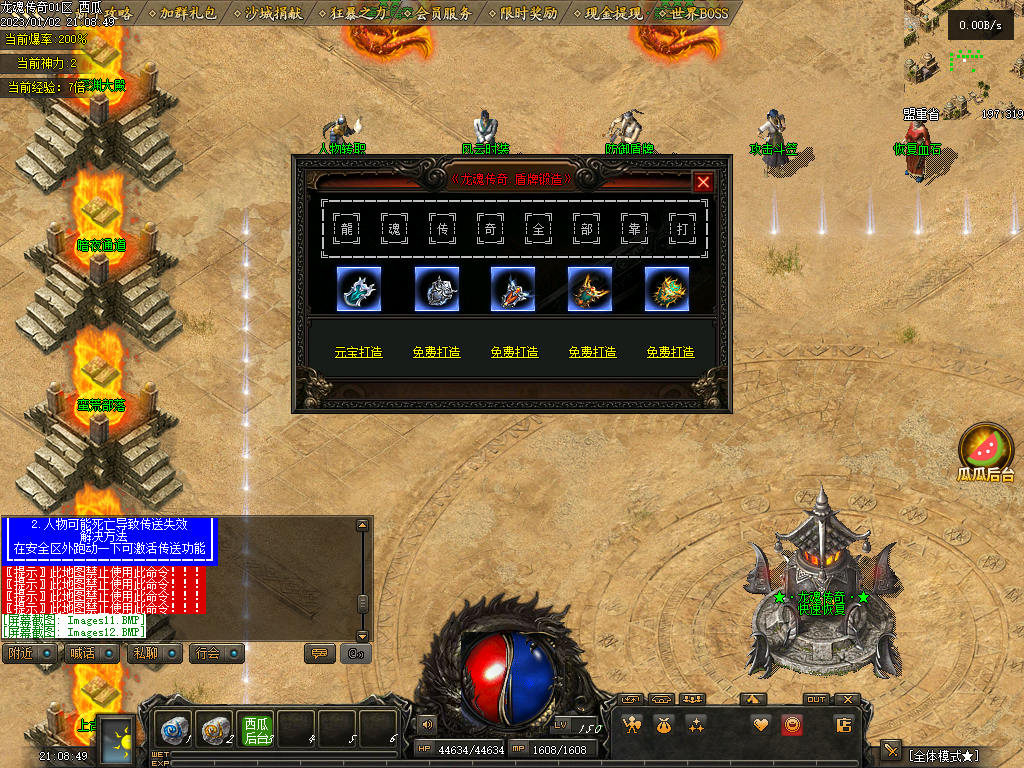Close the 盾牌锻造 shield forging window

703,182
